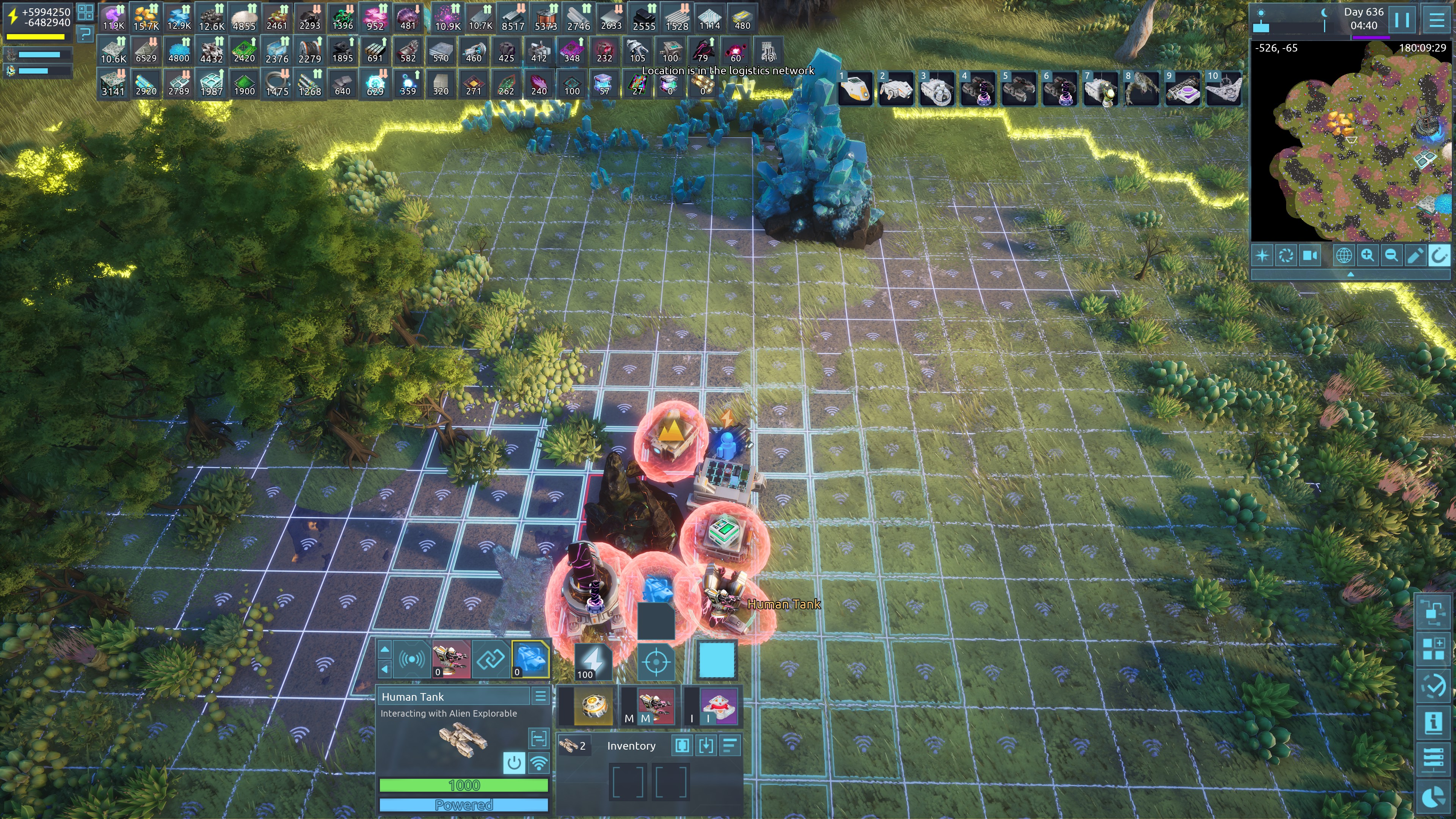Sort the Inventory with the sort button
The image size is (1456, 819).
click(730, 745)
